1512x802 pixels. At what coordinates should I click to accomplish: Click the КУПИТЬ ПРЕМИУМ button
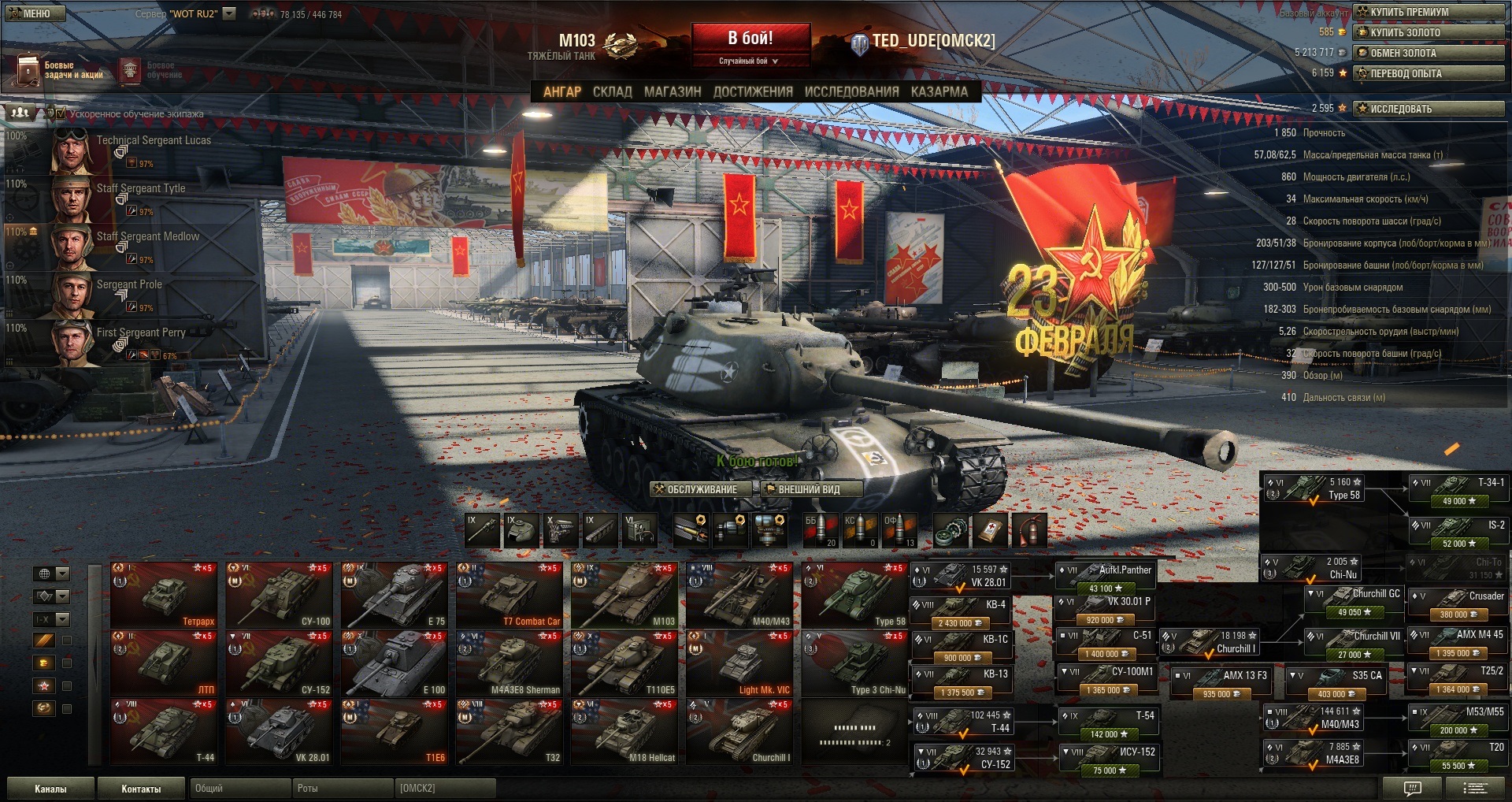pos(1429,12)
